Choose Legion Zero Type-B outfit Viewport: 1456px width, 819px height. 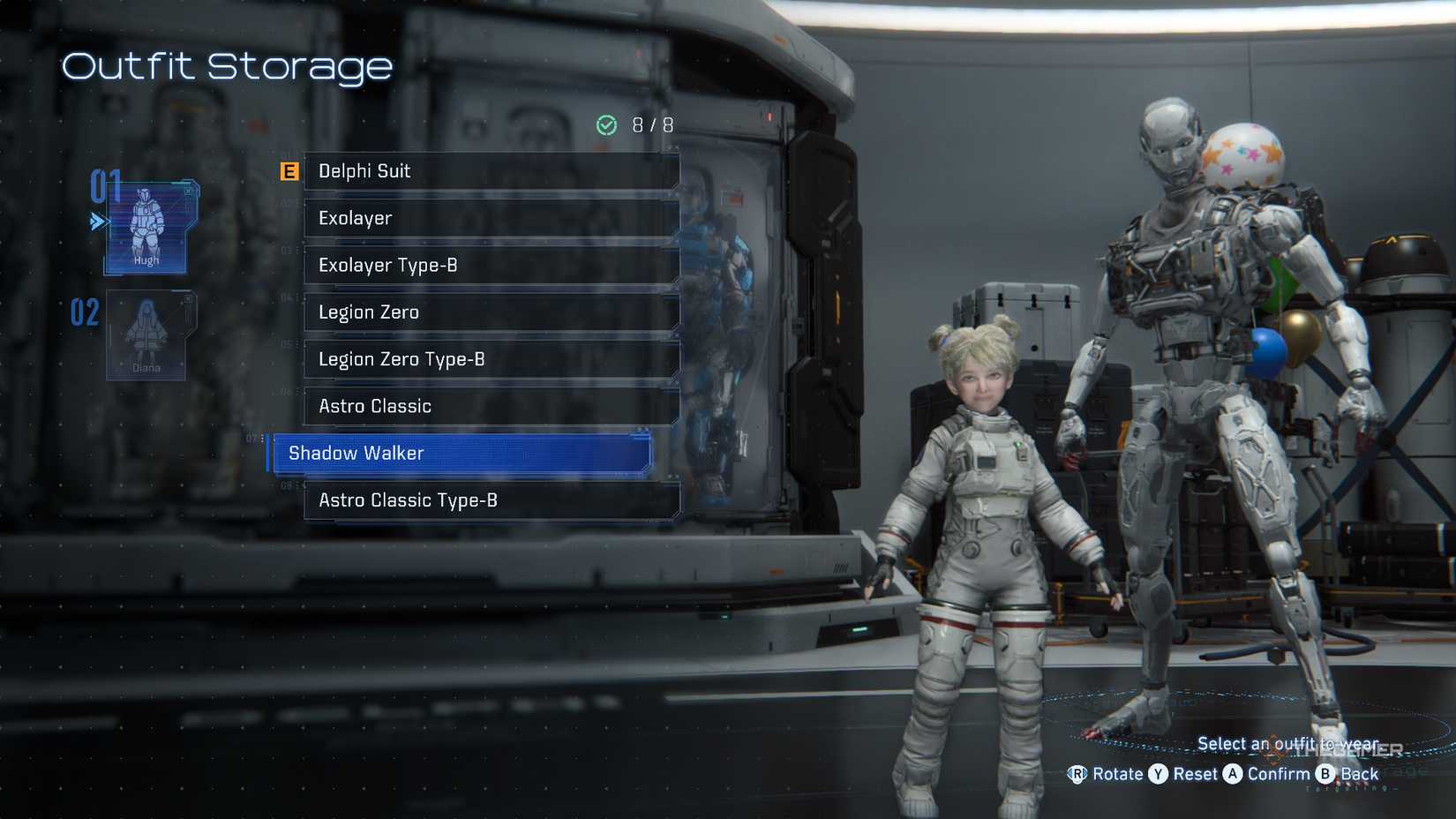[491, 359]
